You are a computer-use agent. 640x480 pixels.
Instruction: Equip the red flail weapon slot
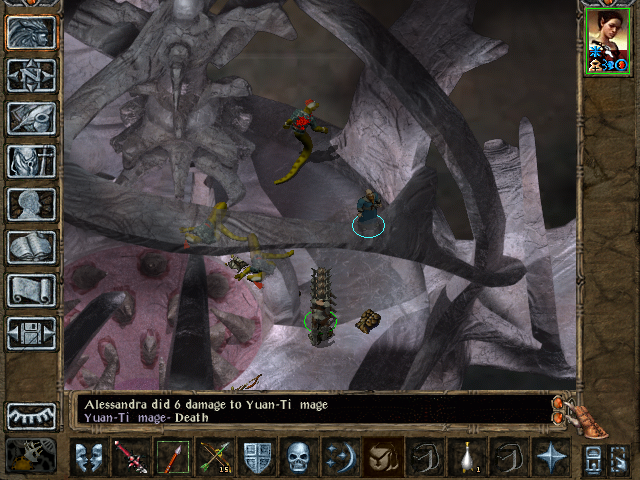pyautogui.click(x=131, y=457)
